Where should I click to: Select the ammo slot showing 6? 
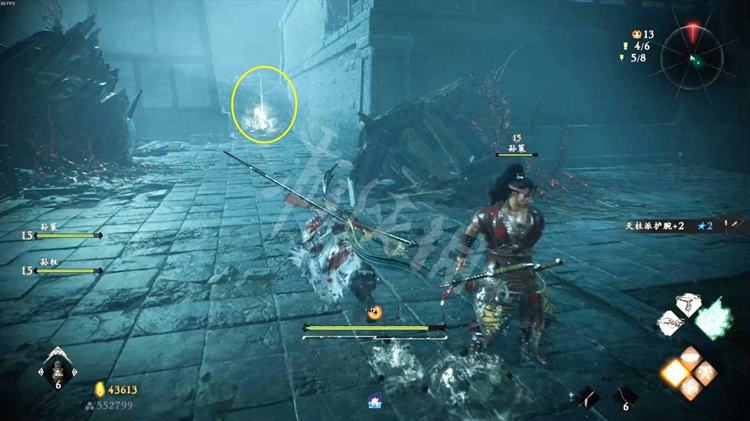[x=623, y=397]
